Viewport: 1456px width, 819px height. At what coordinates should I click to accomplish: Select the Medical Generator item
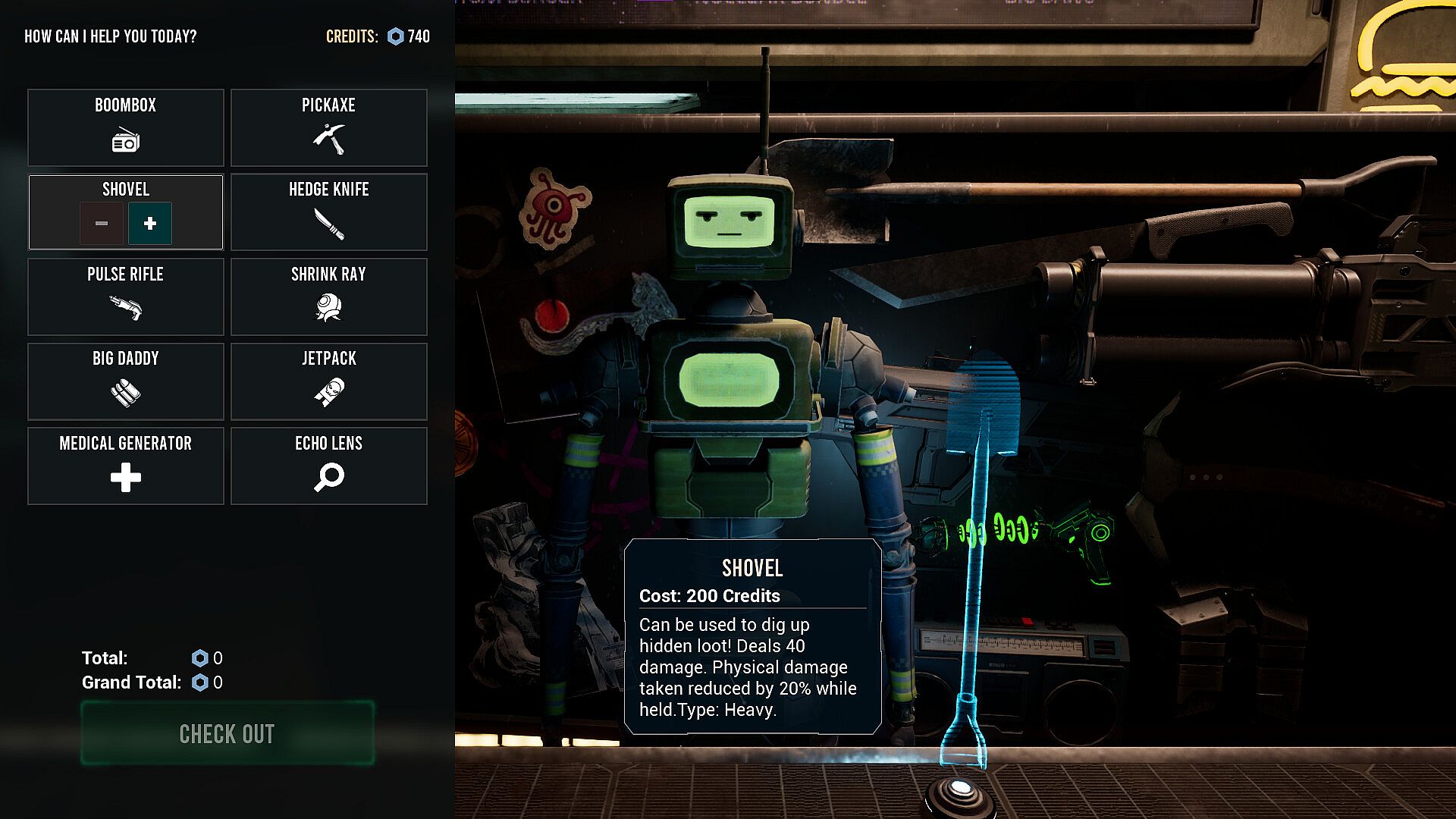click(126, 466)
